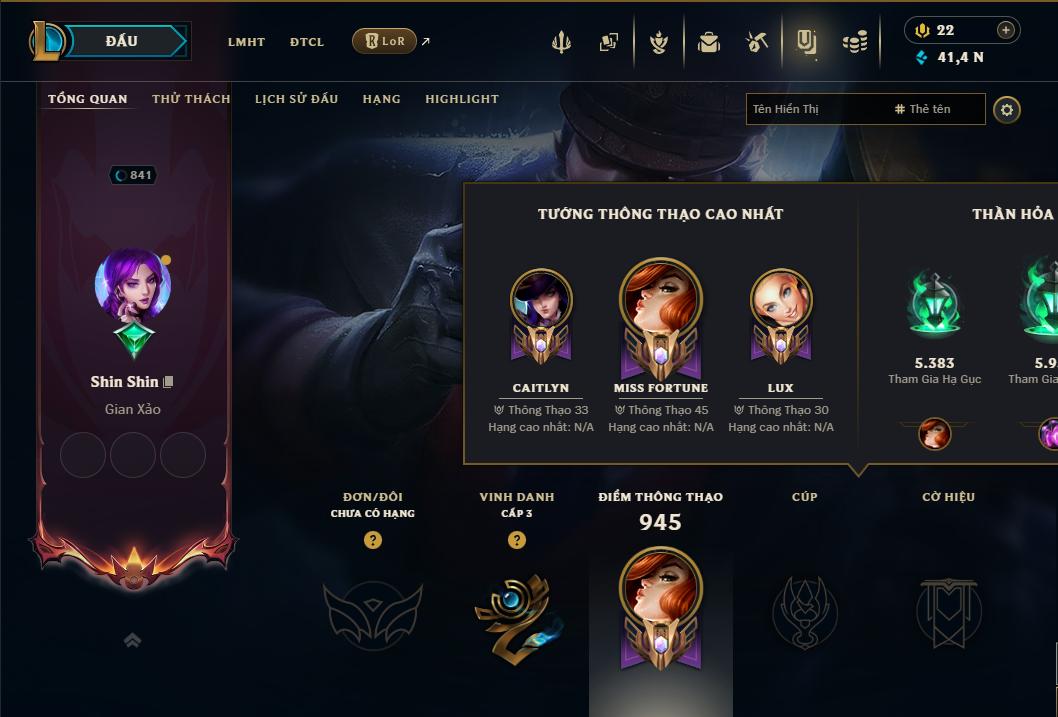The height and width of the screenshot is (717, 1058).
Task: Launch the LoR link
Action: pos(385,41)
